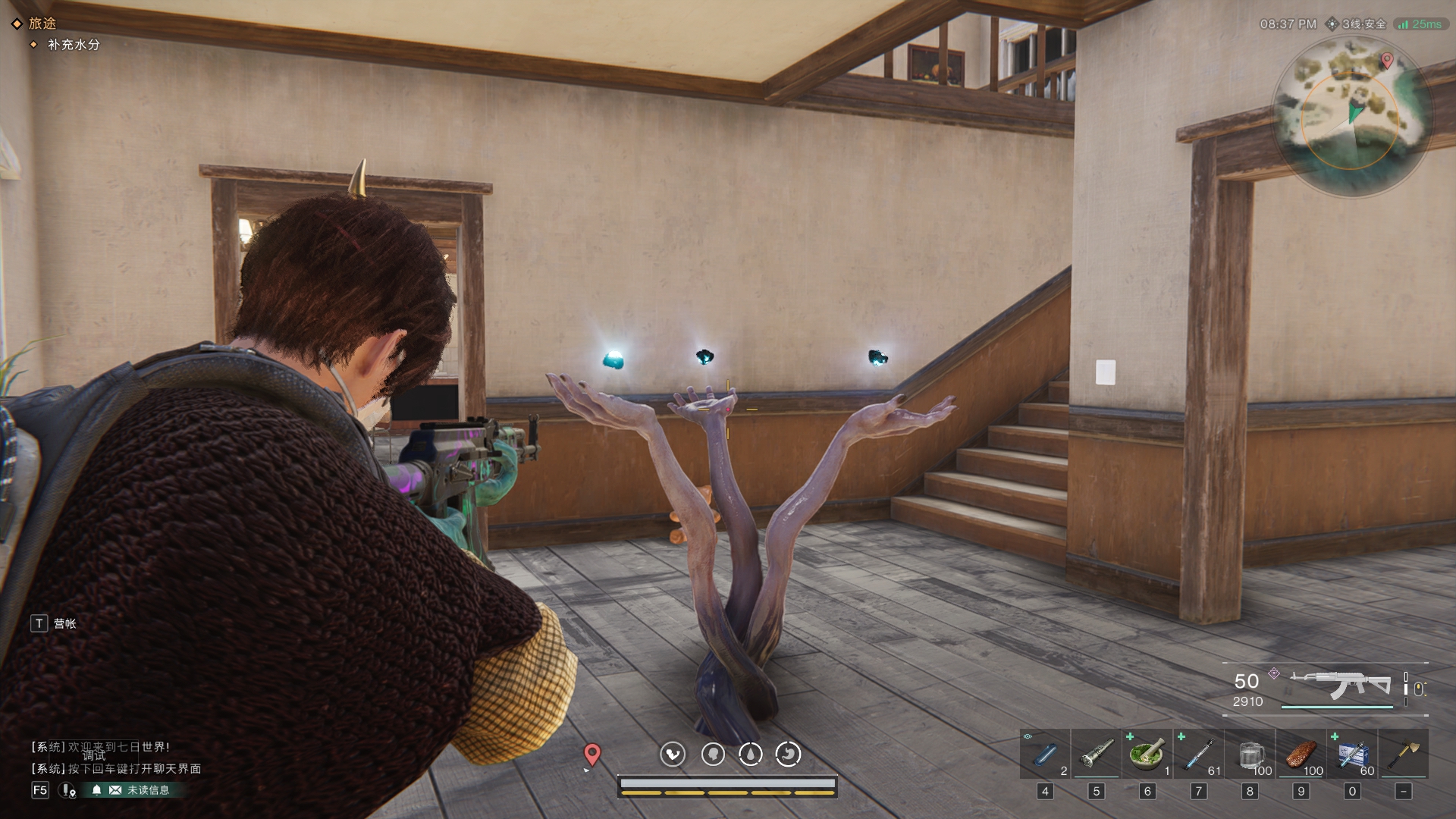
Task: Select the 旅途 journey quest tracker
Action: point(42,24)
